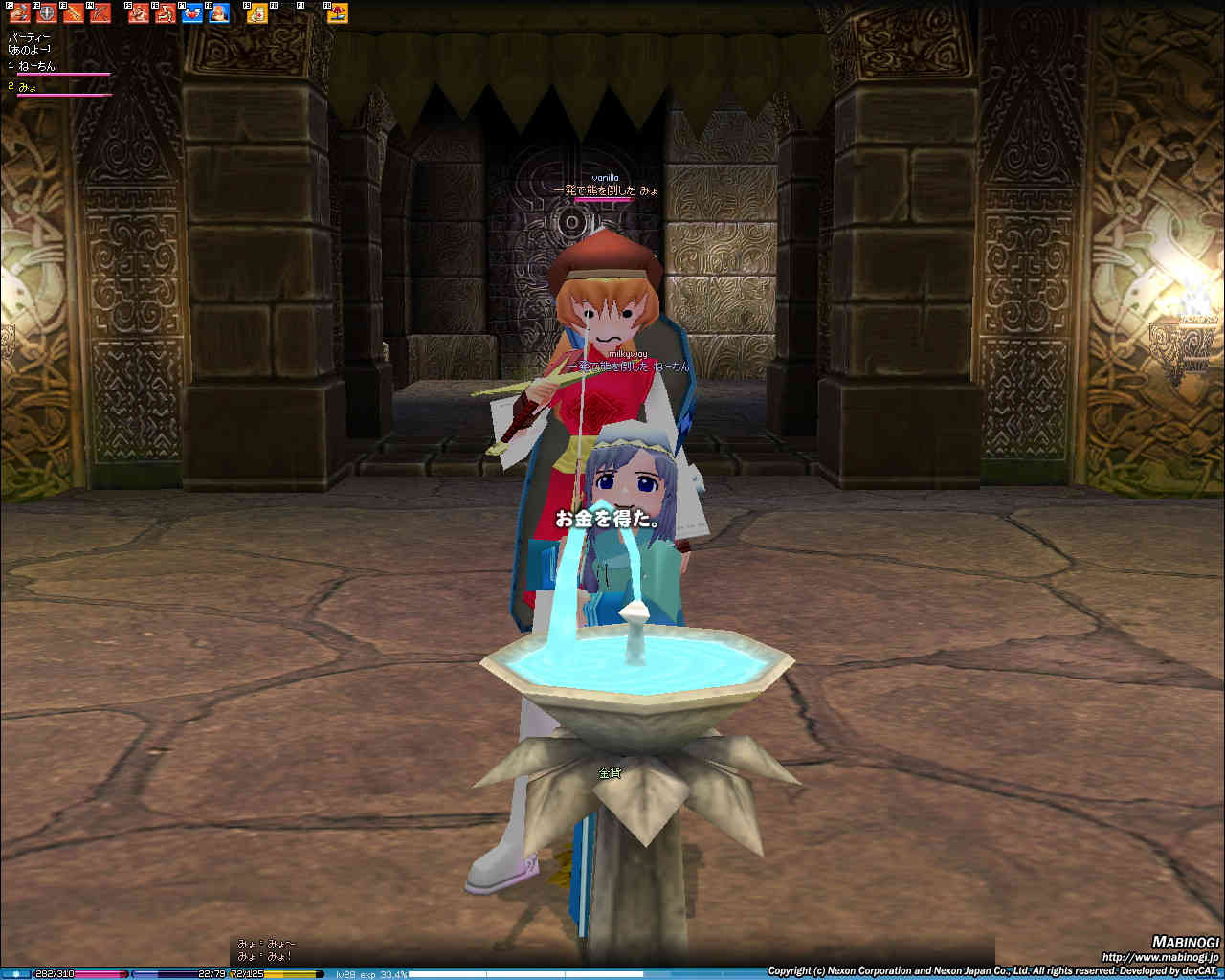
Task: Use the F6 kicking figure skill
Action: 166,13
